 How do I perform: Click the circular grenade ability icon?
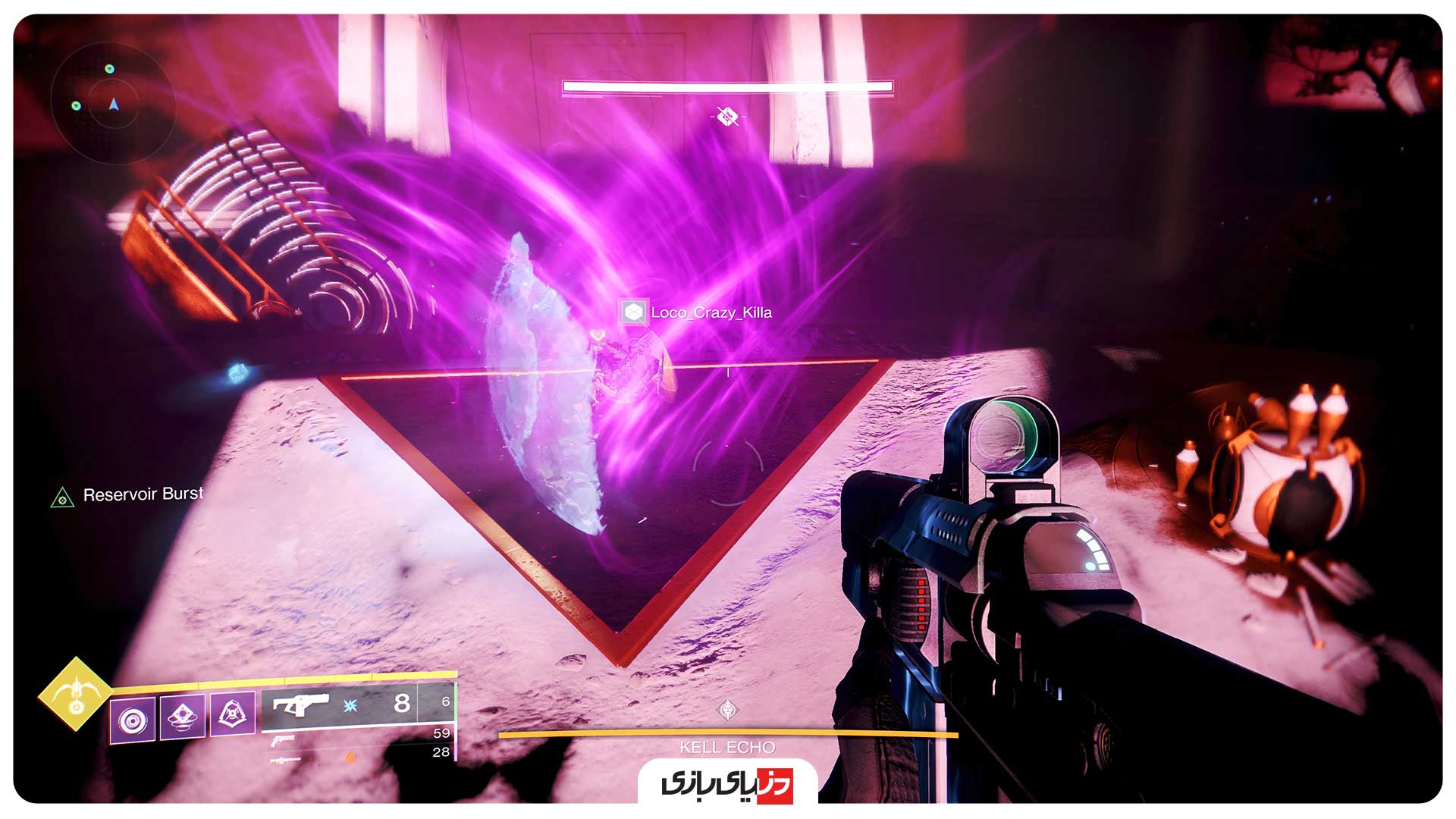[x=133, y=720]
